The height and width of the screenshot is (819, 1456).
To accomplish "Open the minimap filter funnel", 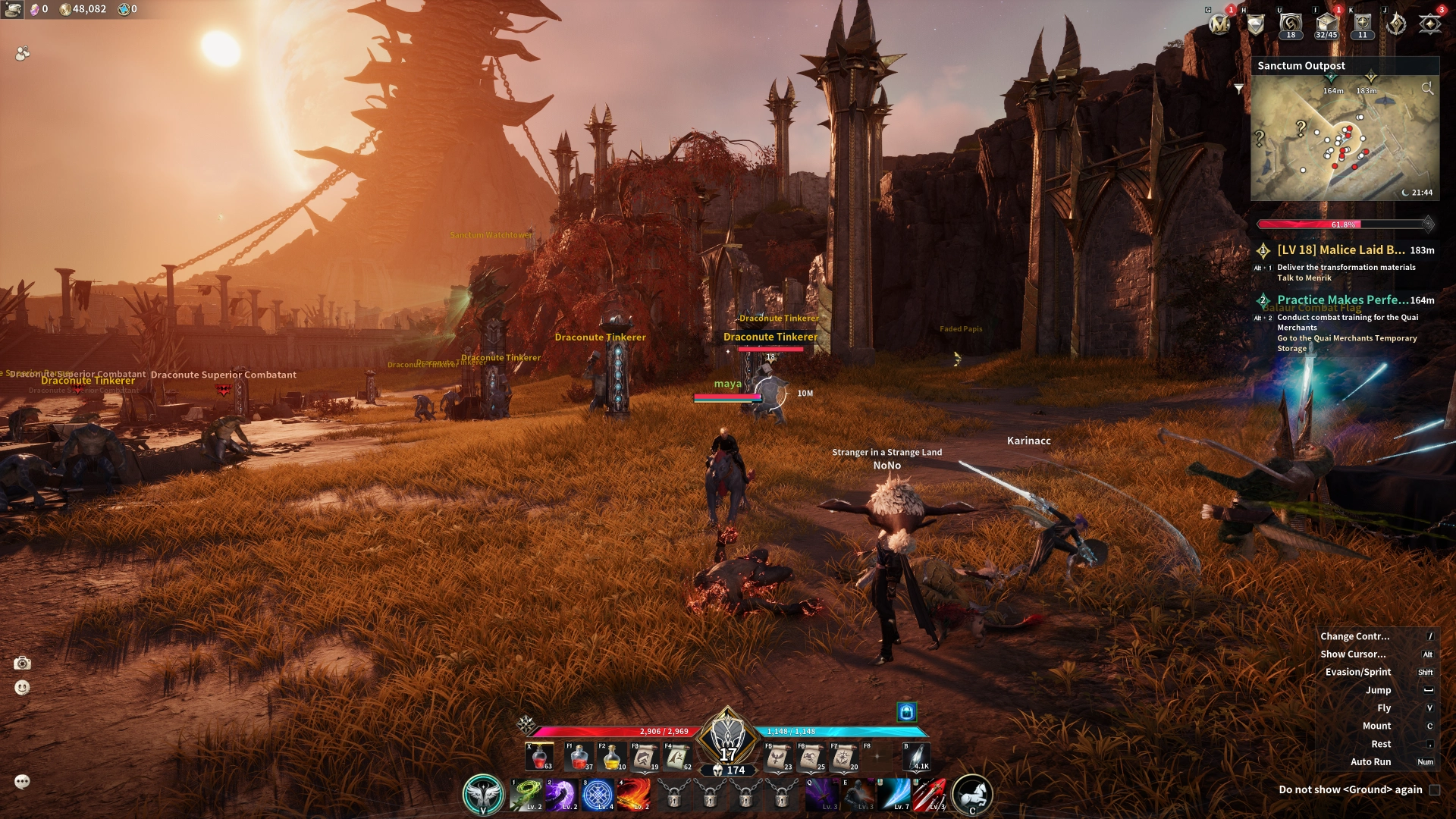I will (1238, 89).
